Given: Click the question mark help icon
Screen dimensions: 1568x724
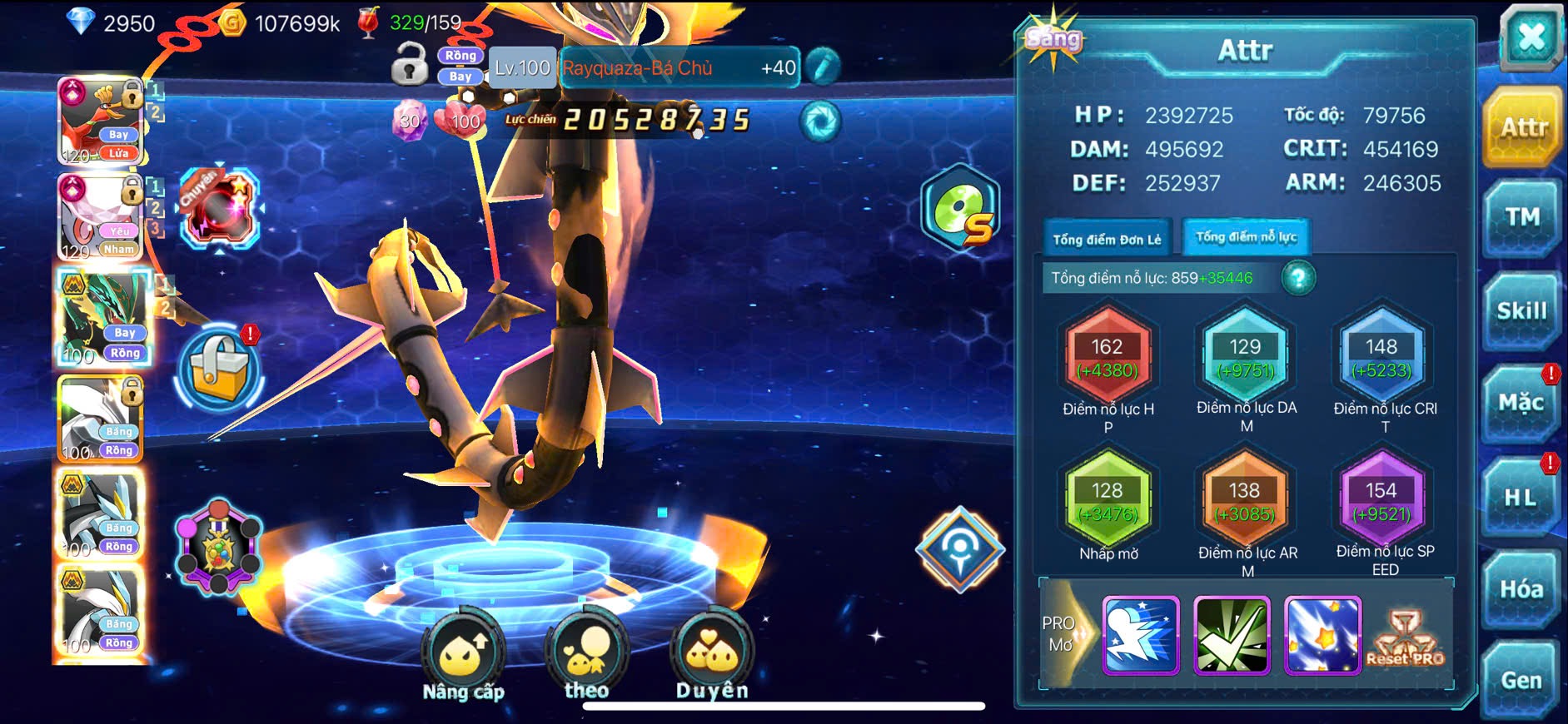Looking at the screenshot, I should point(1298,278).
